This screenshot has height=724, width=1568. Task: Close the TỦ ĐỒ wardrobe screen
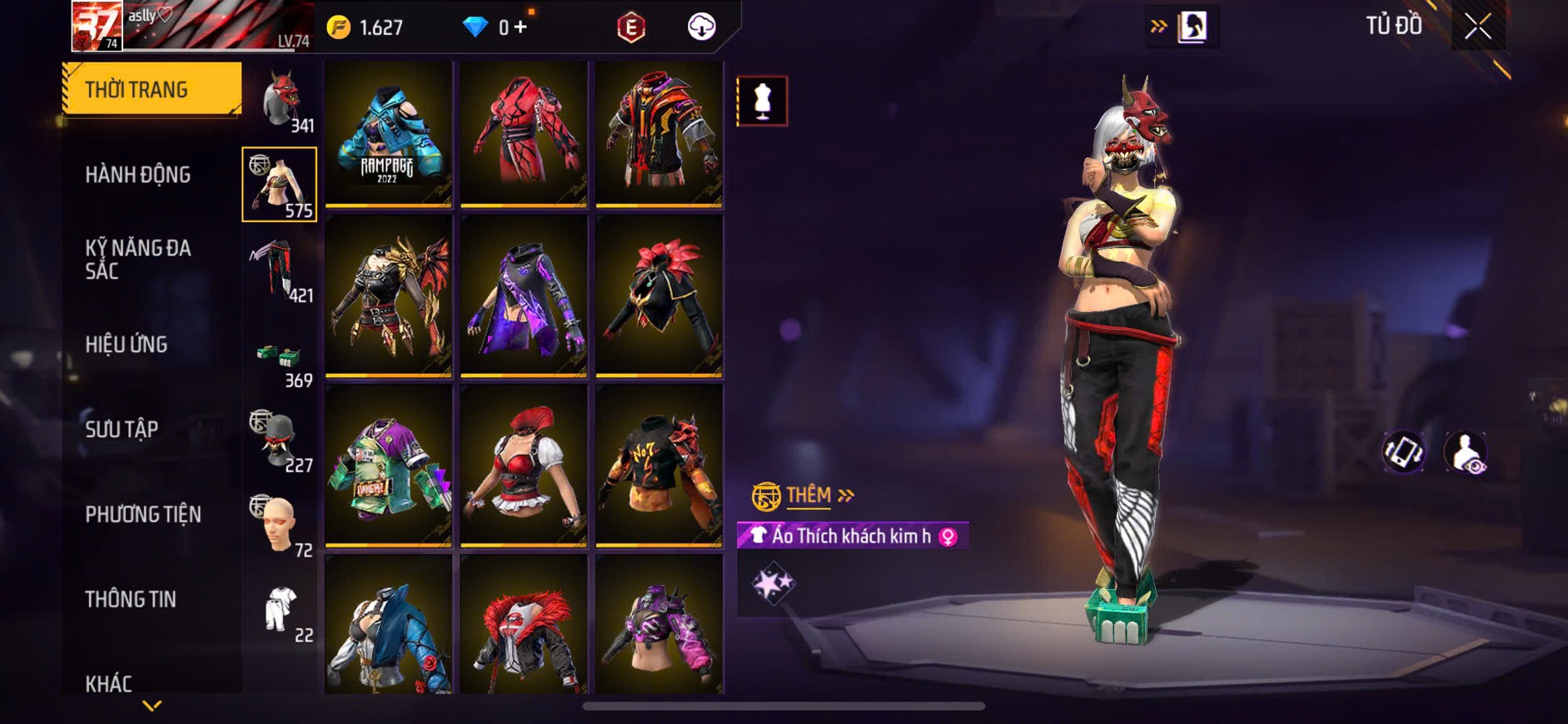click(x=1477, y=27)
